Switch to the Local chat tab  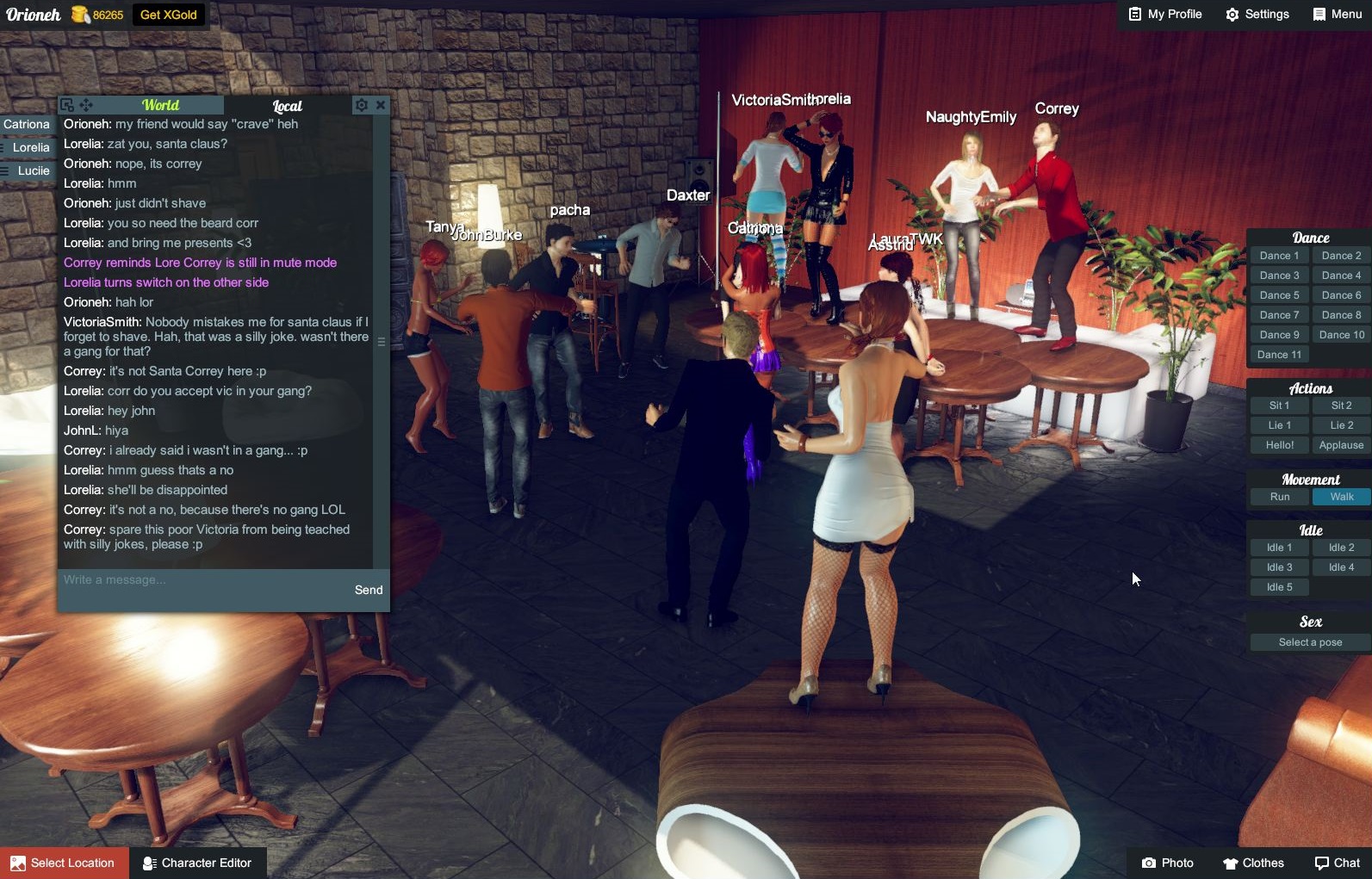285,106
